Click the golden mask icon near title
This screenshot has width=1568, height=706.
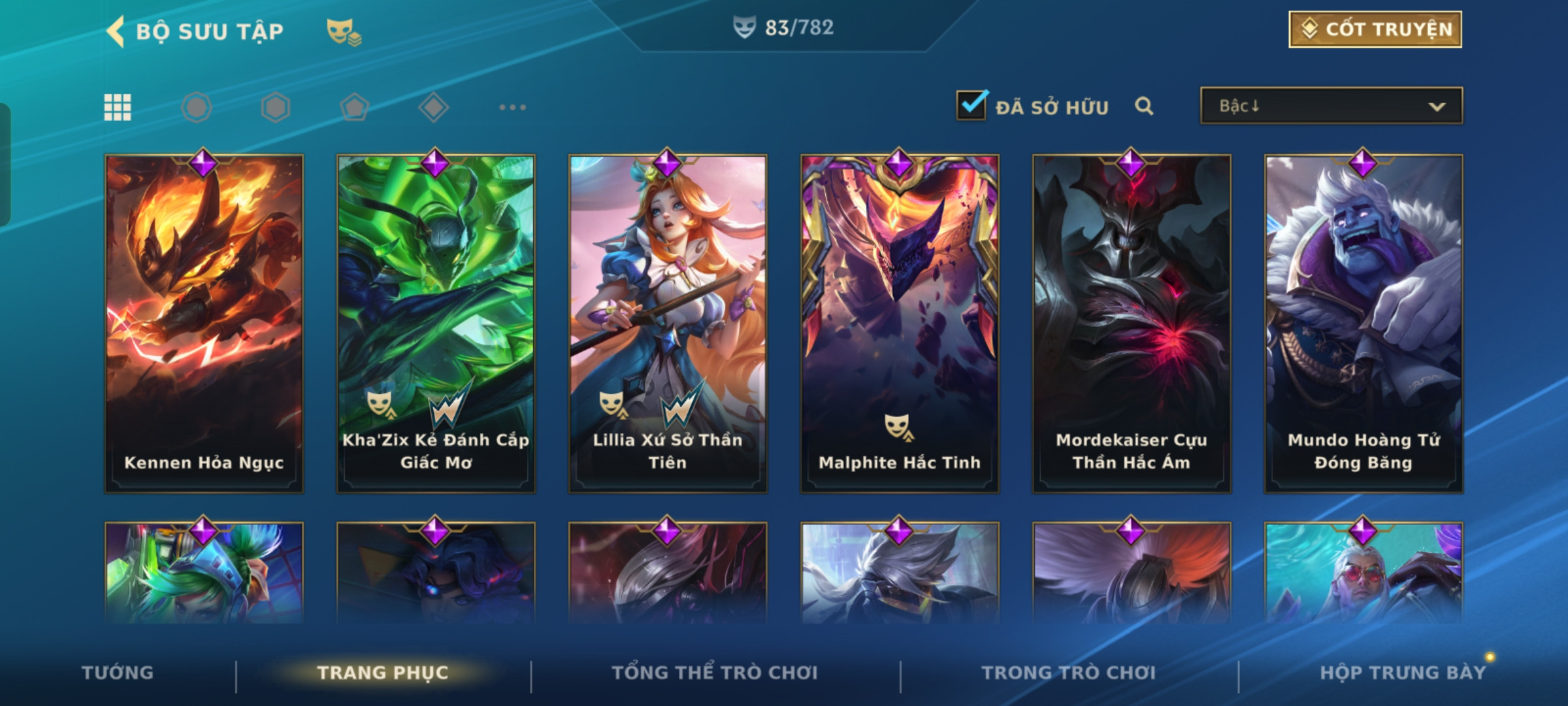(x=344, y=31)
